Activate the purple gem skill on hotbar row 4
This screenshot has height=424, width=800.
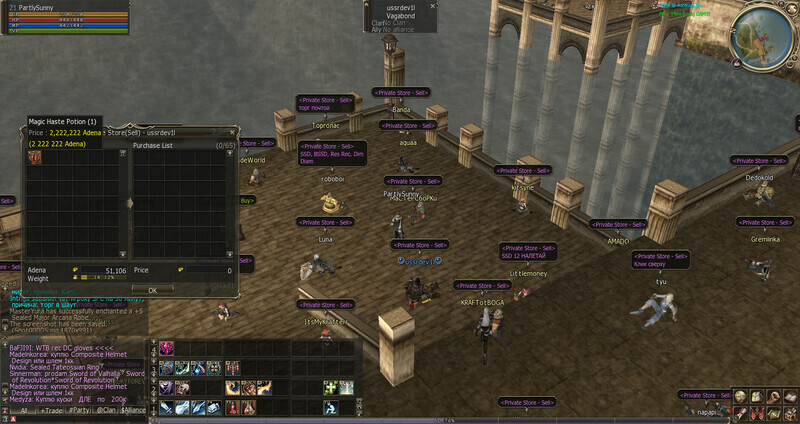point(166,348)
